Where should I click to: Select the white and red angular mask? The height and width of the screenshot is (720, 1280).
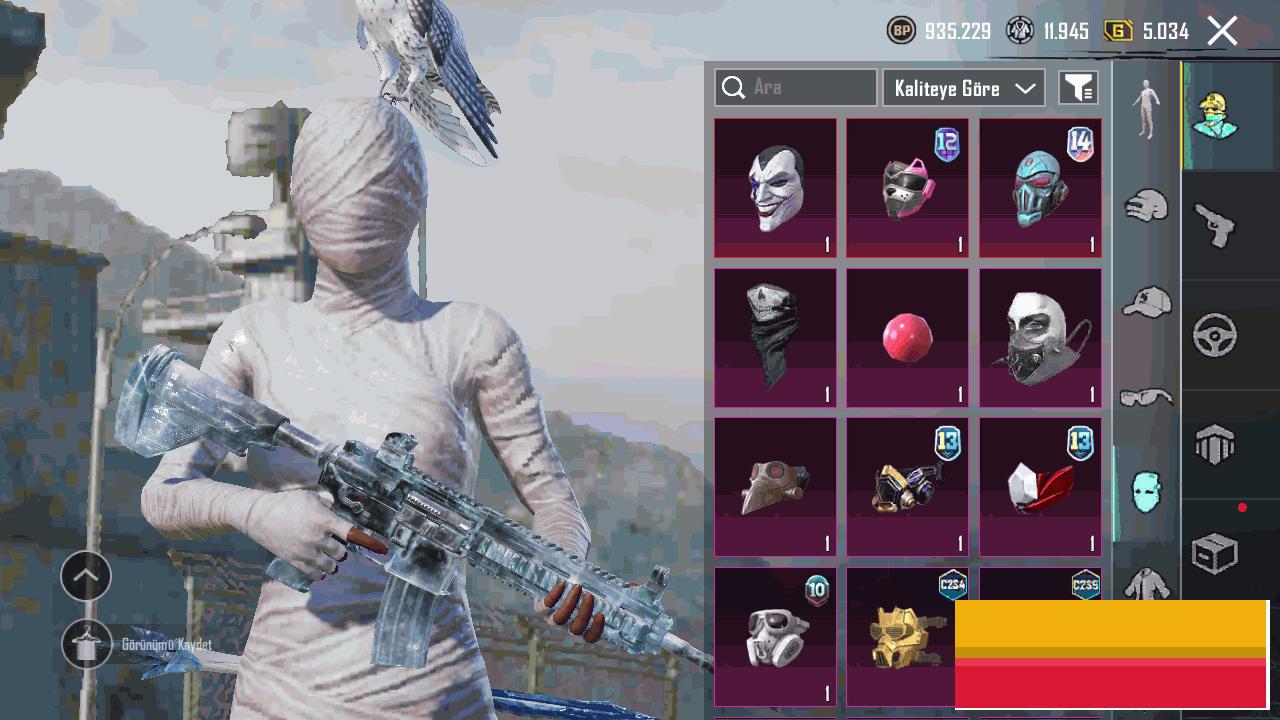[1040, 487]
